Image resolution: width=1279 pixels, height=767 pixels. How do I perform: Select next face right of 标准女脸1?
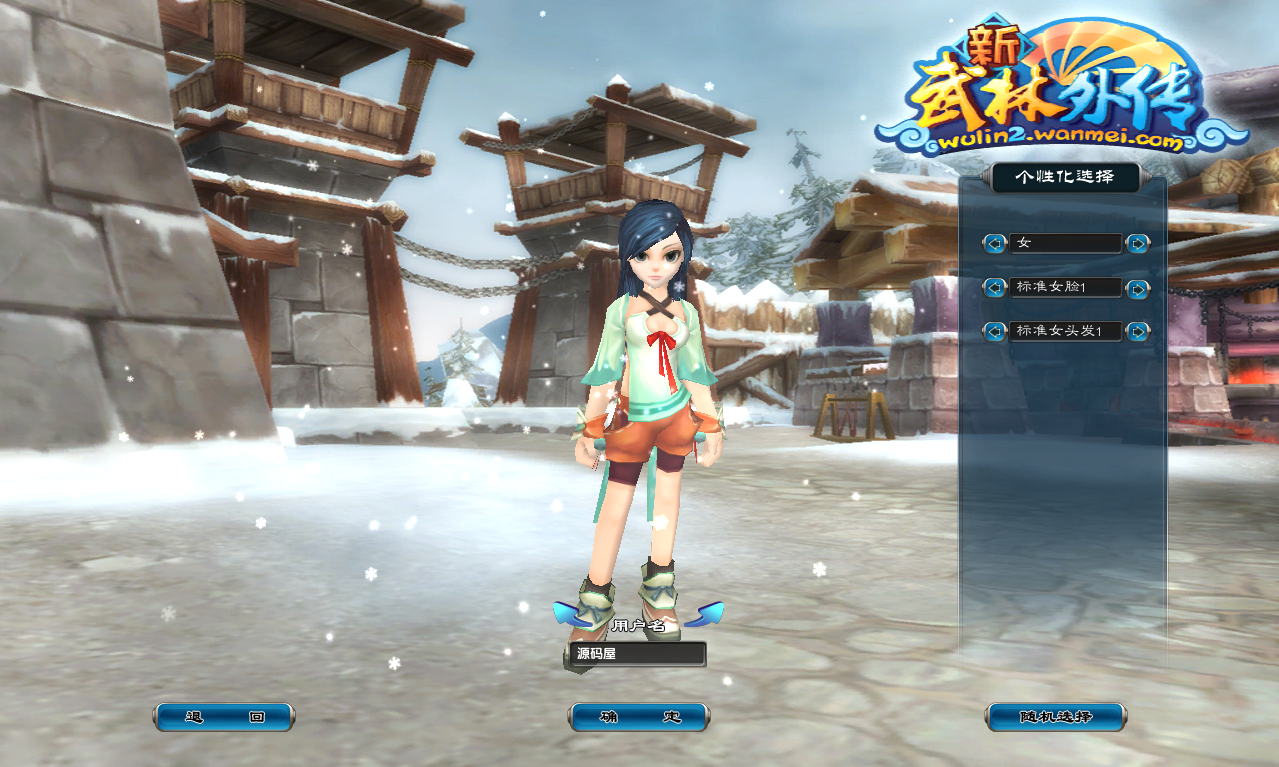1138,288
